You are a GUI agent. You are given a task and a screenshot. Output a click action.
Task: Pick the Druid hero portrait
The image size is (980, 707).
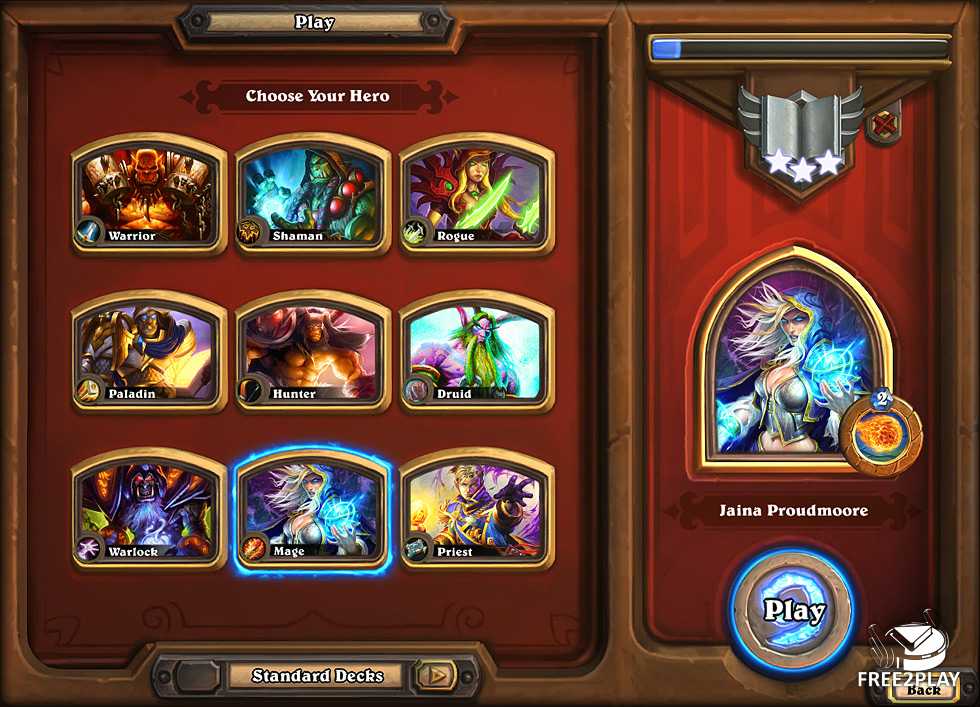coord(476,352)
